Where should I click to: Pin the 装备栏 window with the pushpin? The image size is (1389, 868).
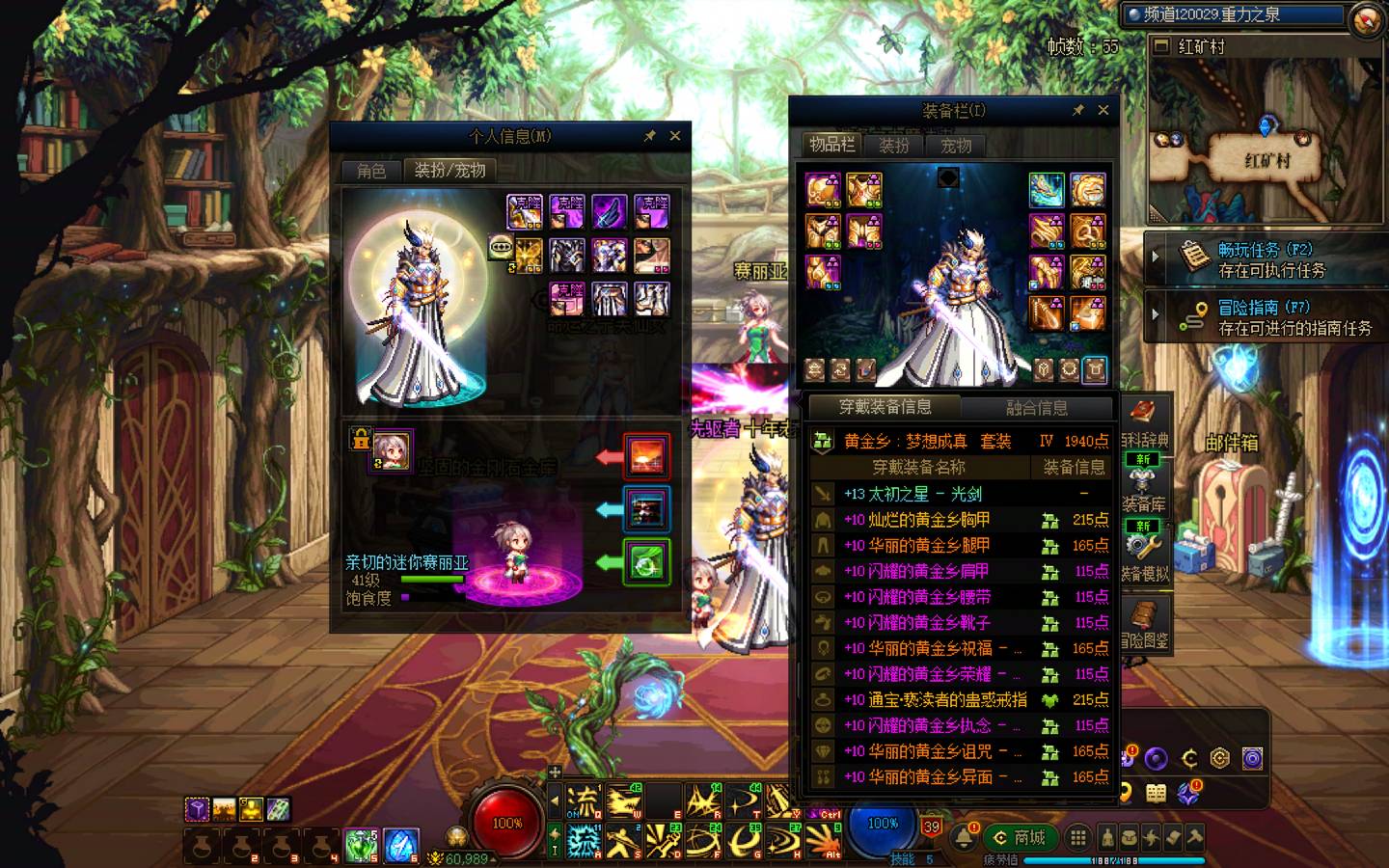click(x=1077, y=110)
